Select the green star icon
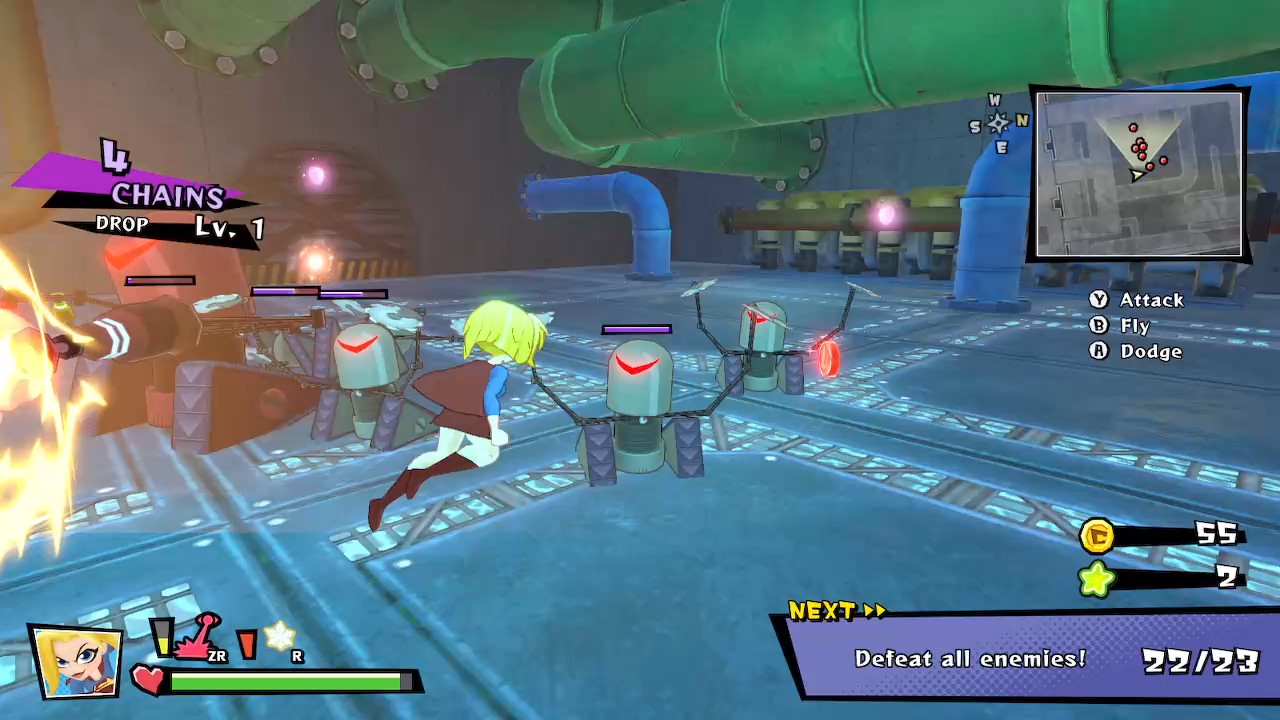This screenshot has width=1280, height=720. coord(1097,579)
